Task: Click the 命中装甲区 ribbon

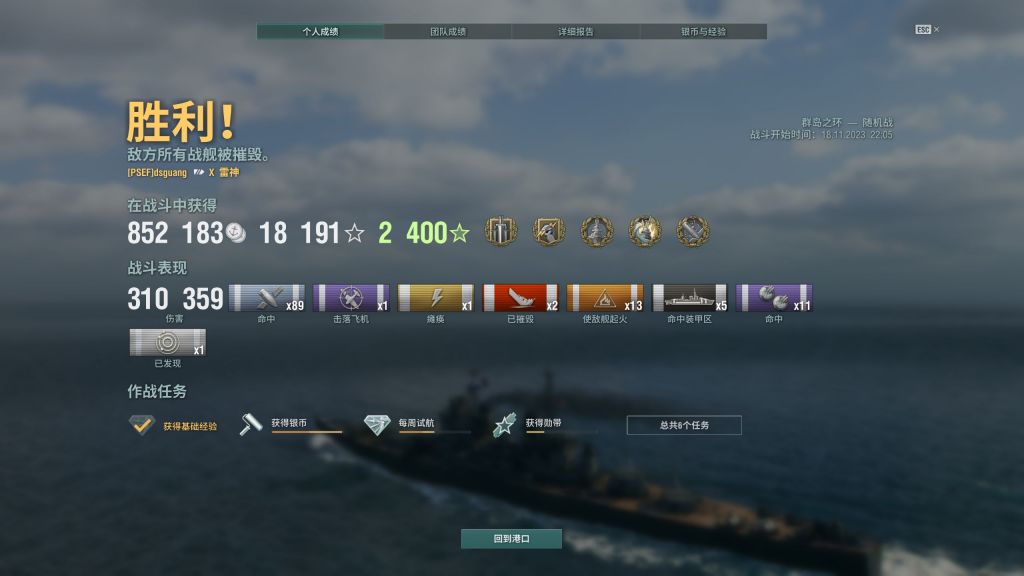Action: click(690, 298)
